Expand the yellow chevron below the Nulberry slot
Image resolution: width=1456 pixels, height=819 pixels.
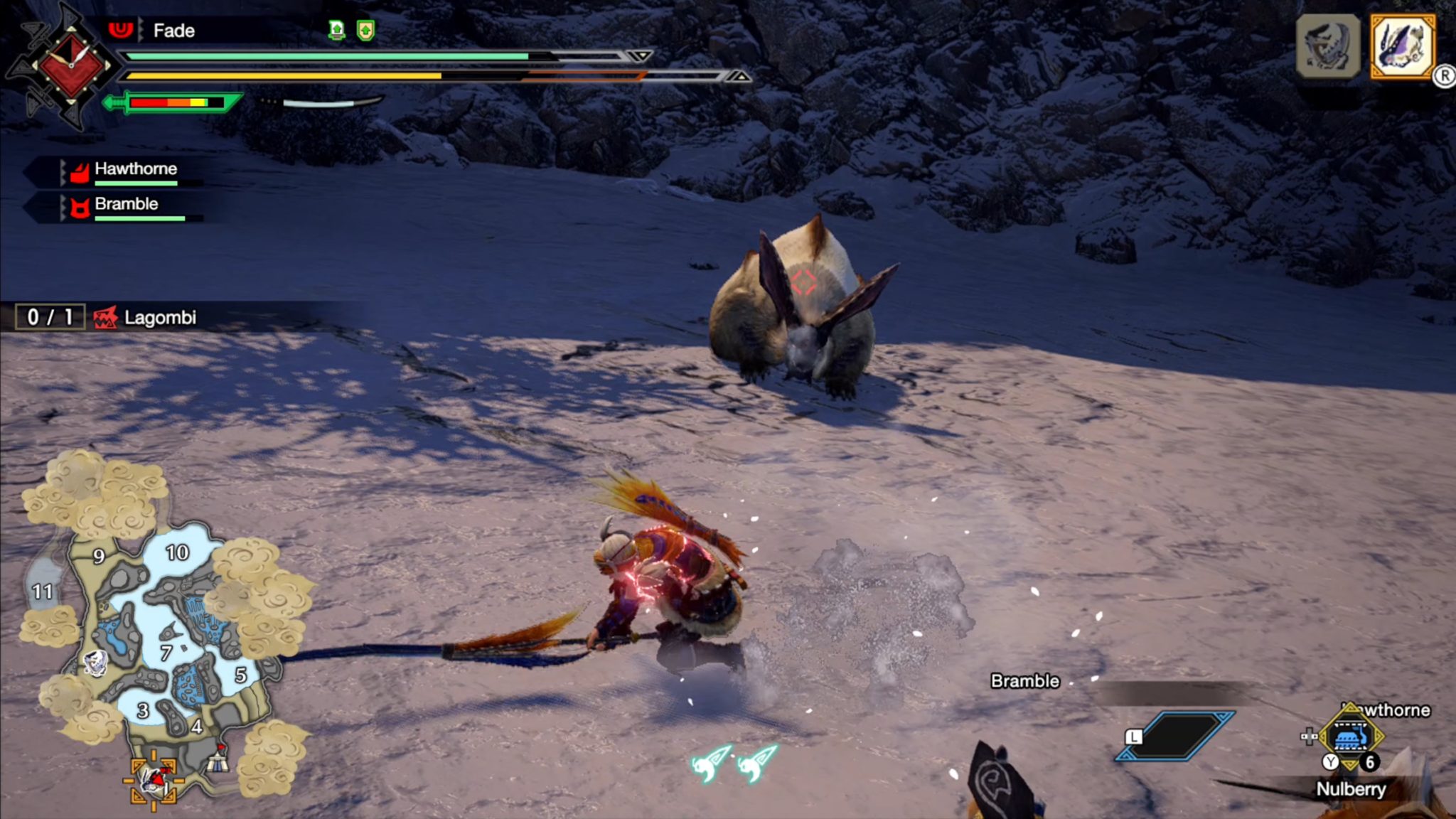pos(1350,765)
